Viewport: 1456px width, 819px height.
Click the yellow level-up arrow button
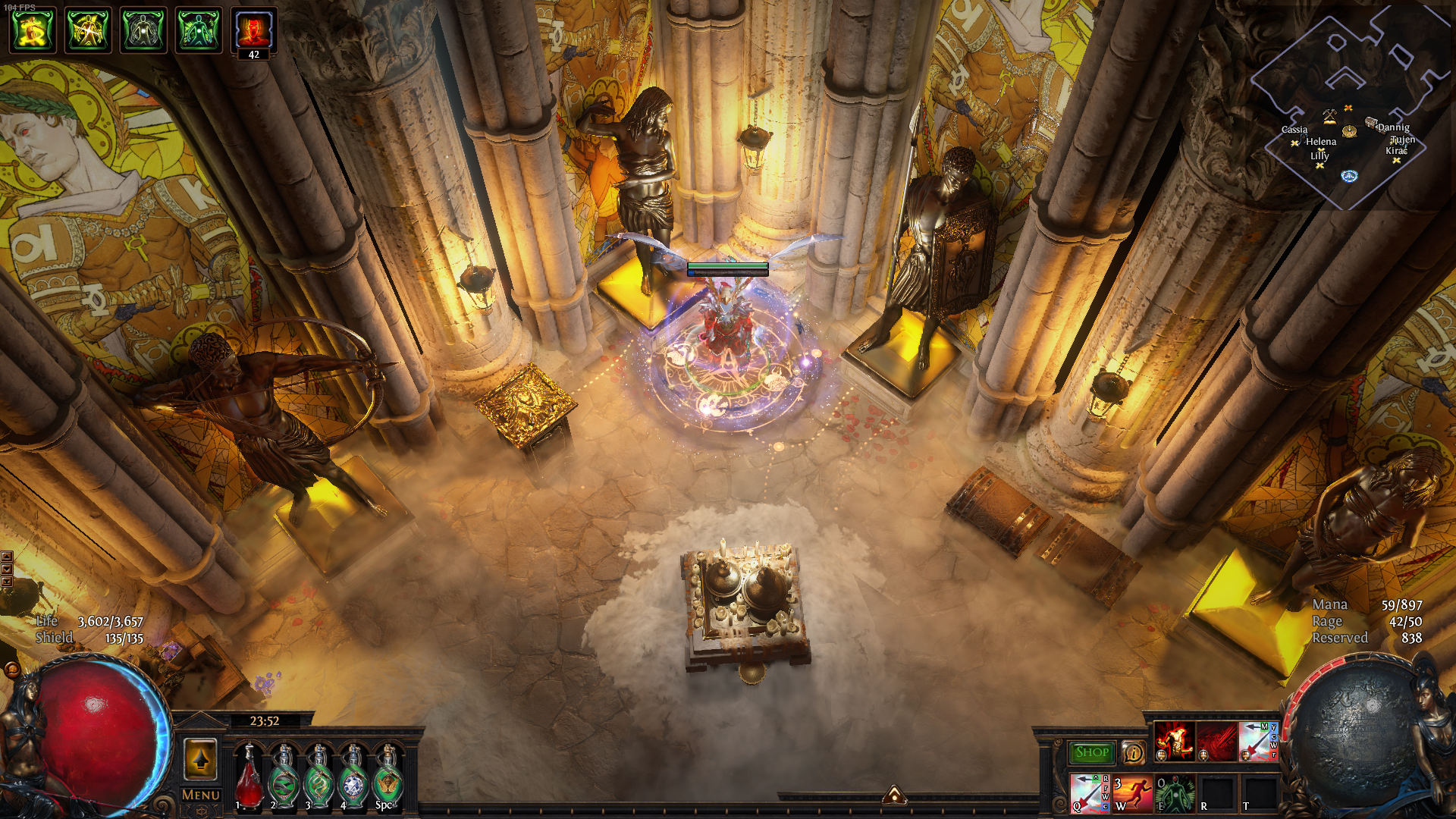[x=201, y=759]
